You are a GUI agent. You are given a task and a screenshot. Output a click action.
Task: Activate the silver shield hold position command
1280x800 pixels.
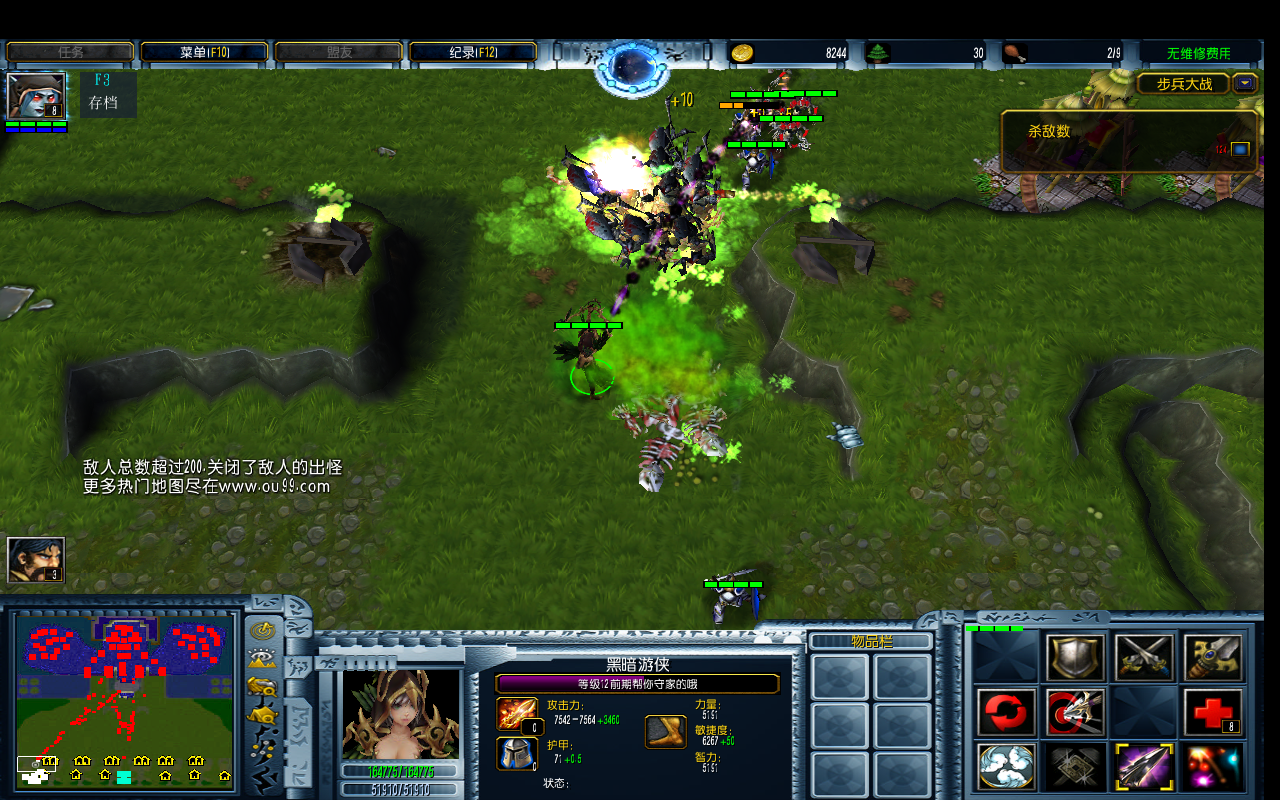(x=1075, y=657)
